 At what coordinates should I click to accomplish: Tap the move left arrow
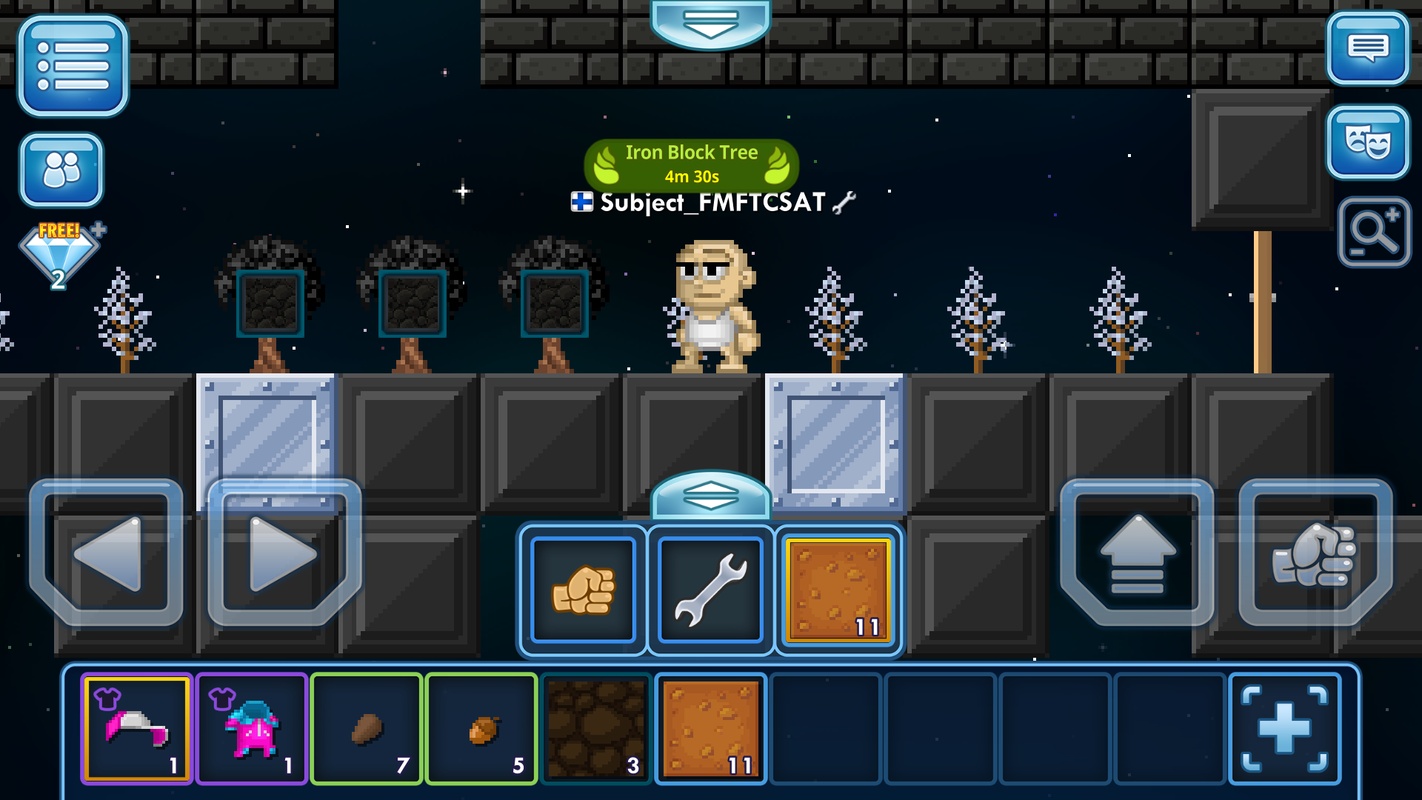pos(106,553)
